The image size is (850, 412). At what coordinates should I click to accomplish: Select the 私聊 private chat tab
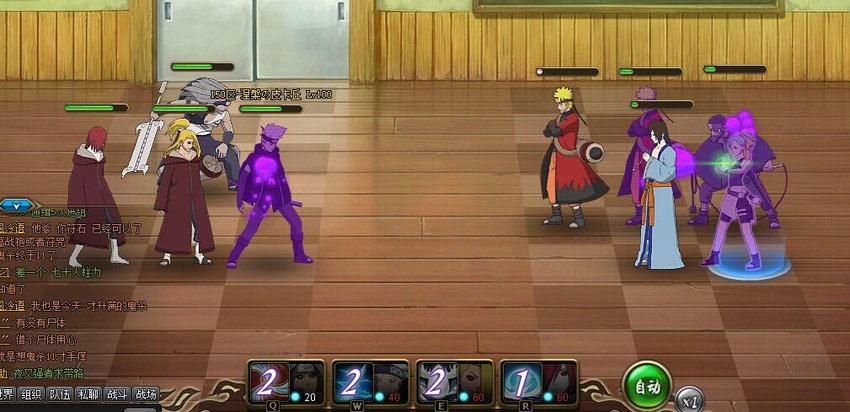coord(89,395)
